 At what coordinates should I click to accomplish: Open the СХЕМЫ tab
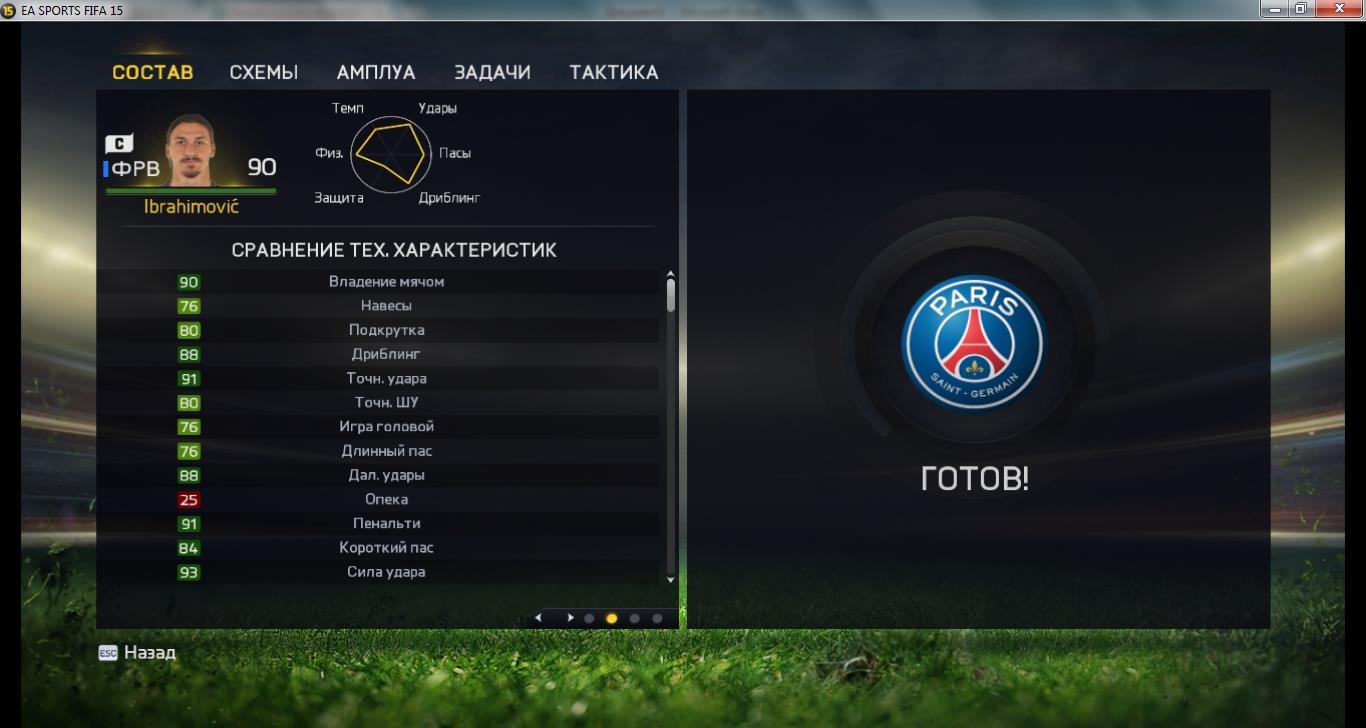(264, 72)
